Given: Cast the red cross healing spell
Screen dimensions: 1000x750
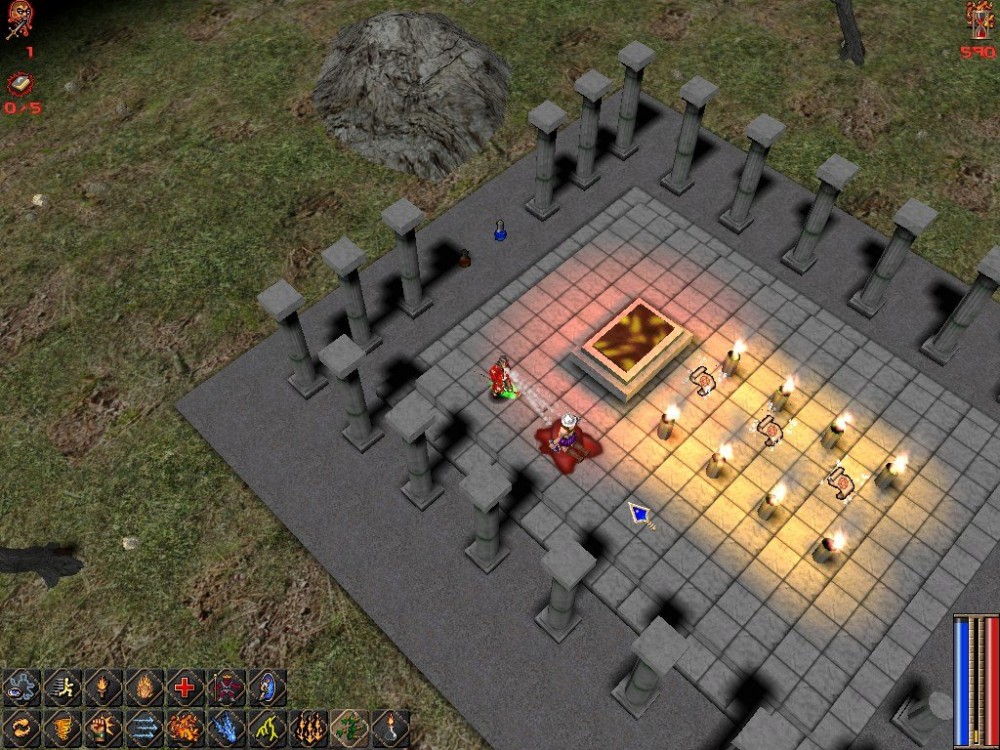Looking at the screenshot, I should 185,688.
